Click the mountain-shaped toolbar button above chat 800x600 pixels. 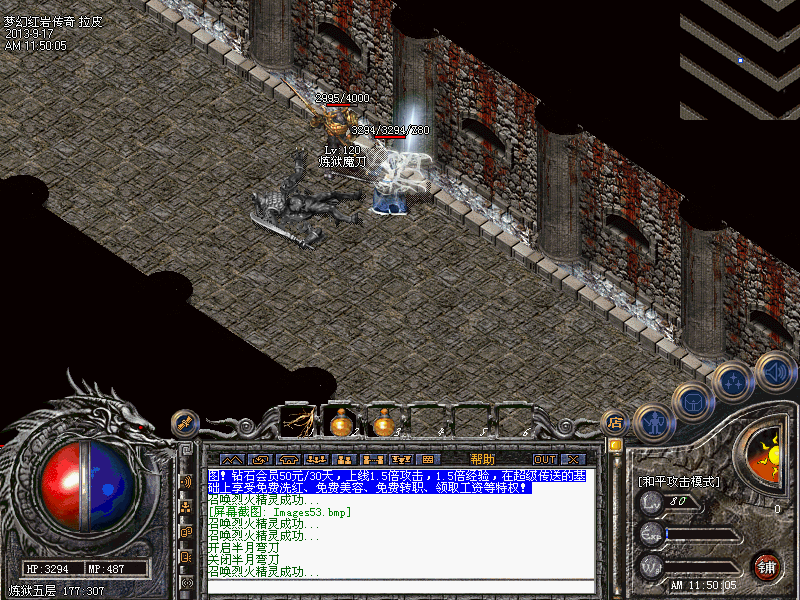point(231,459)
